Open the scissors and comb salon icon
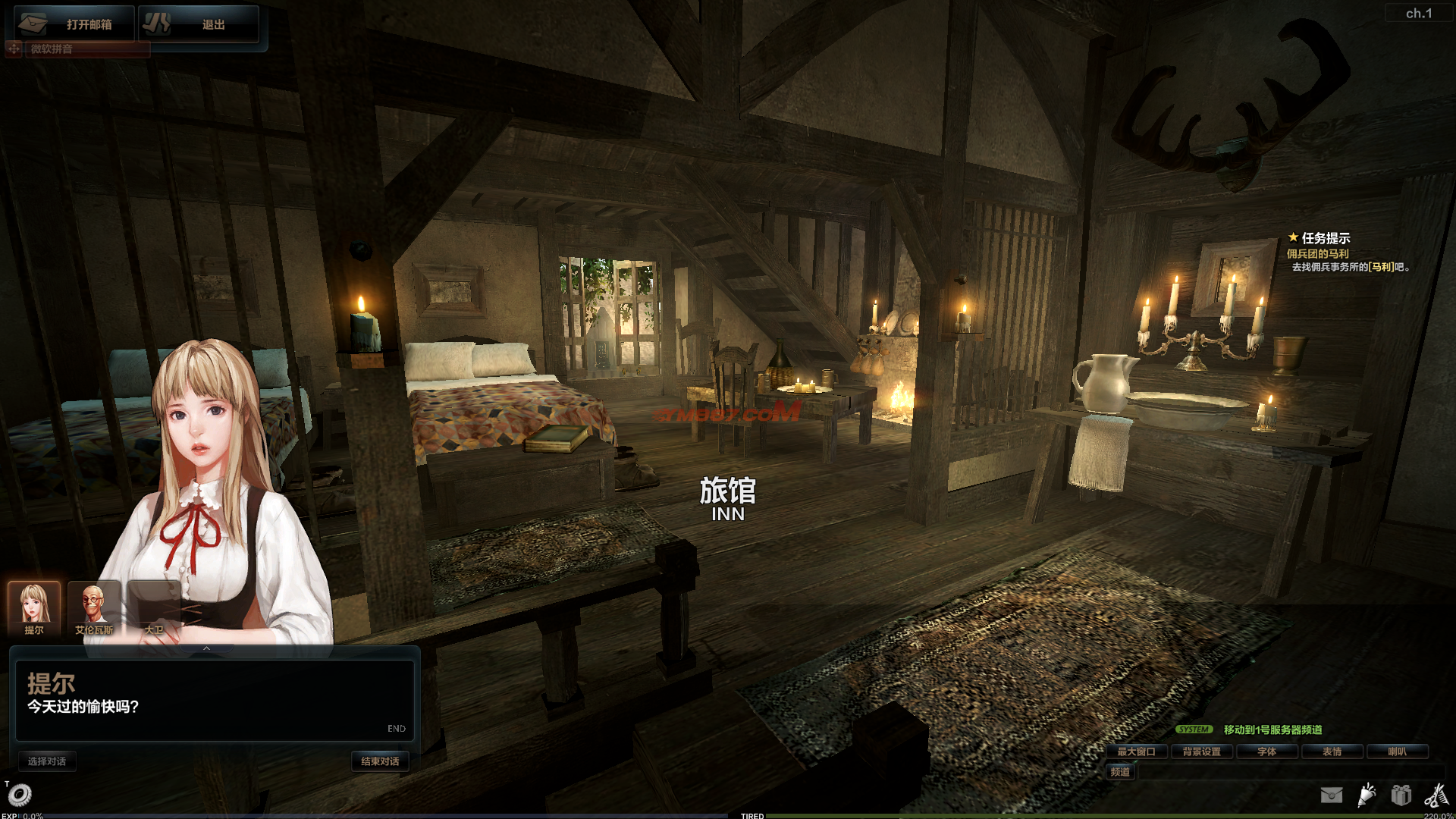This screenshot has width=1456, height=819. 1436,795
